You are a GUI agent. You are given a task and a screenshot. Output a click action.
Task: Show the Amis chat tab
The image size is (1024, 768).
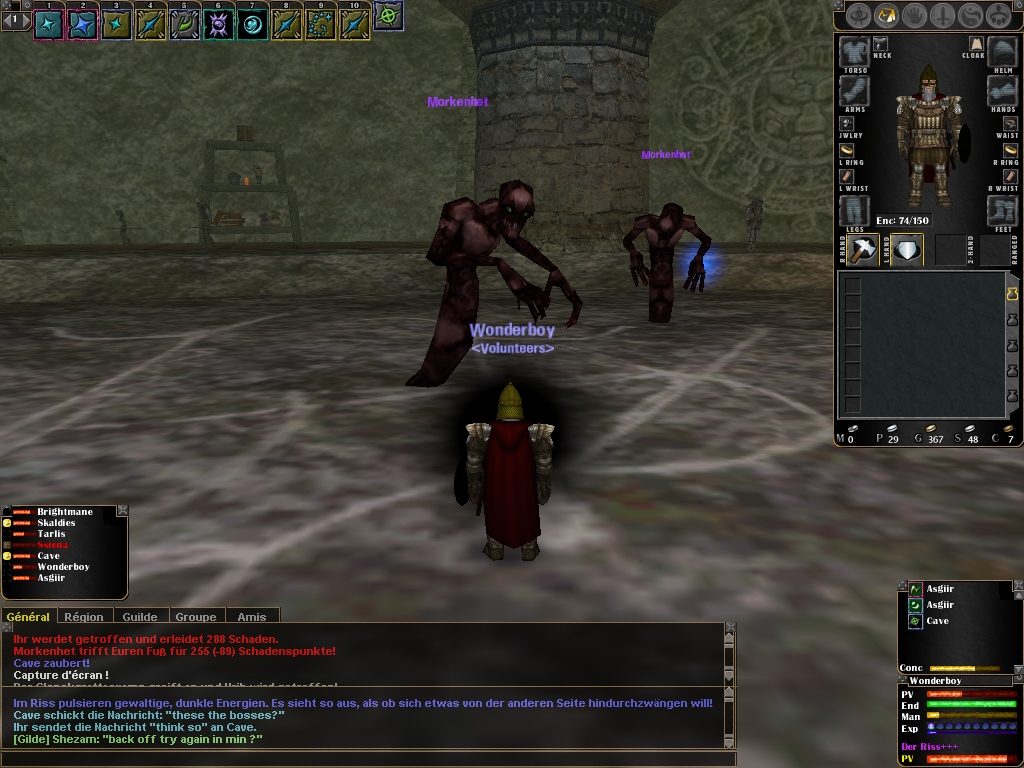click(x=251, y=617)
